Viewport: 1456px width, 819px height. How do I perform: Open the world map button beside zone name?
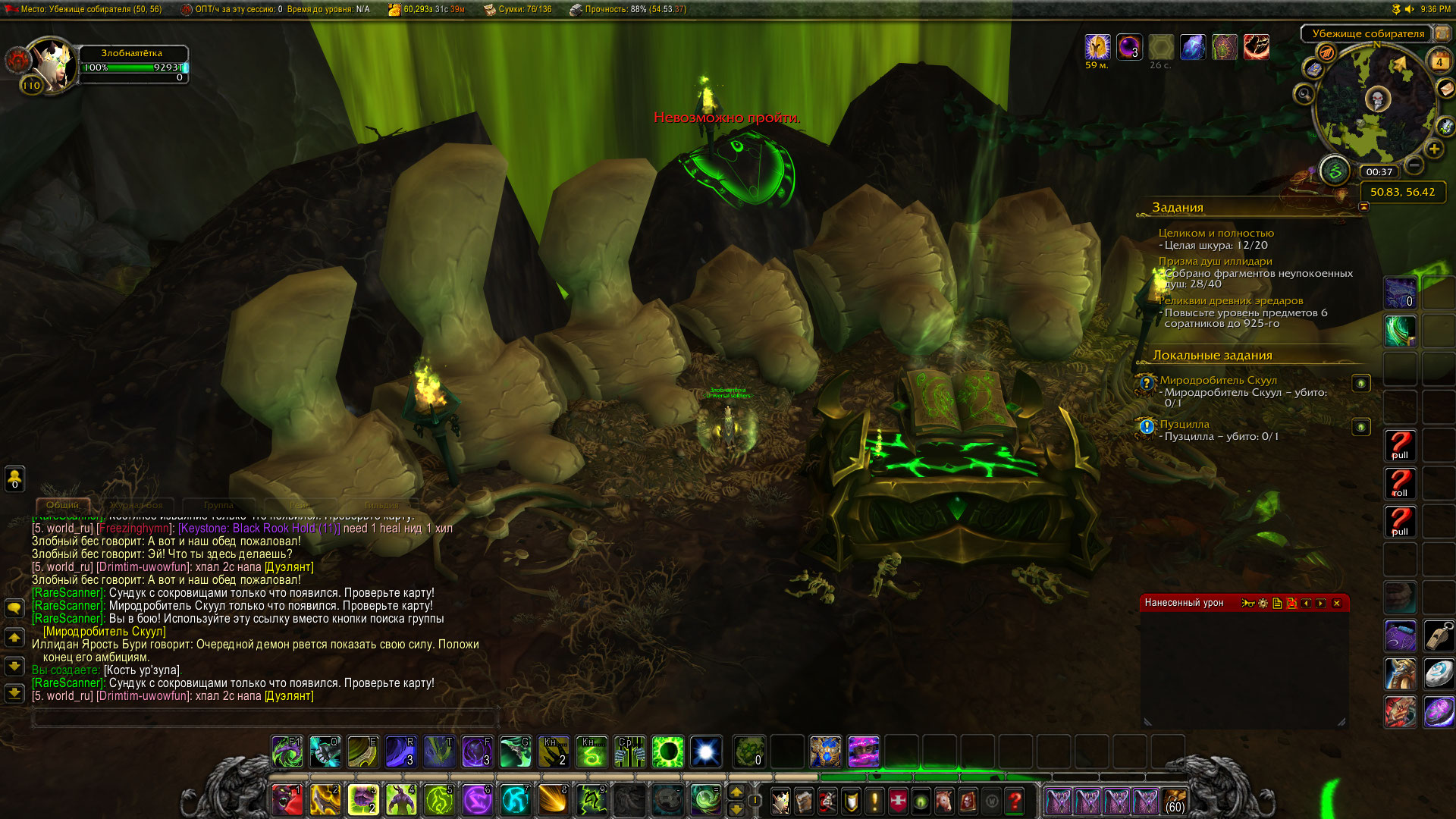click(1442, 33)
